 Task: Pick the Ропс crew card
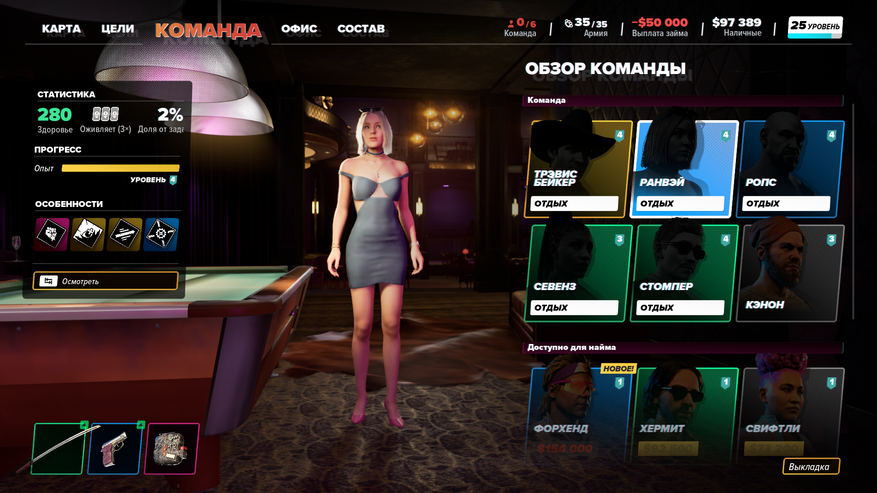792,168
